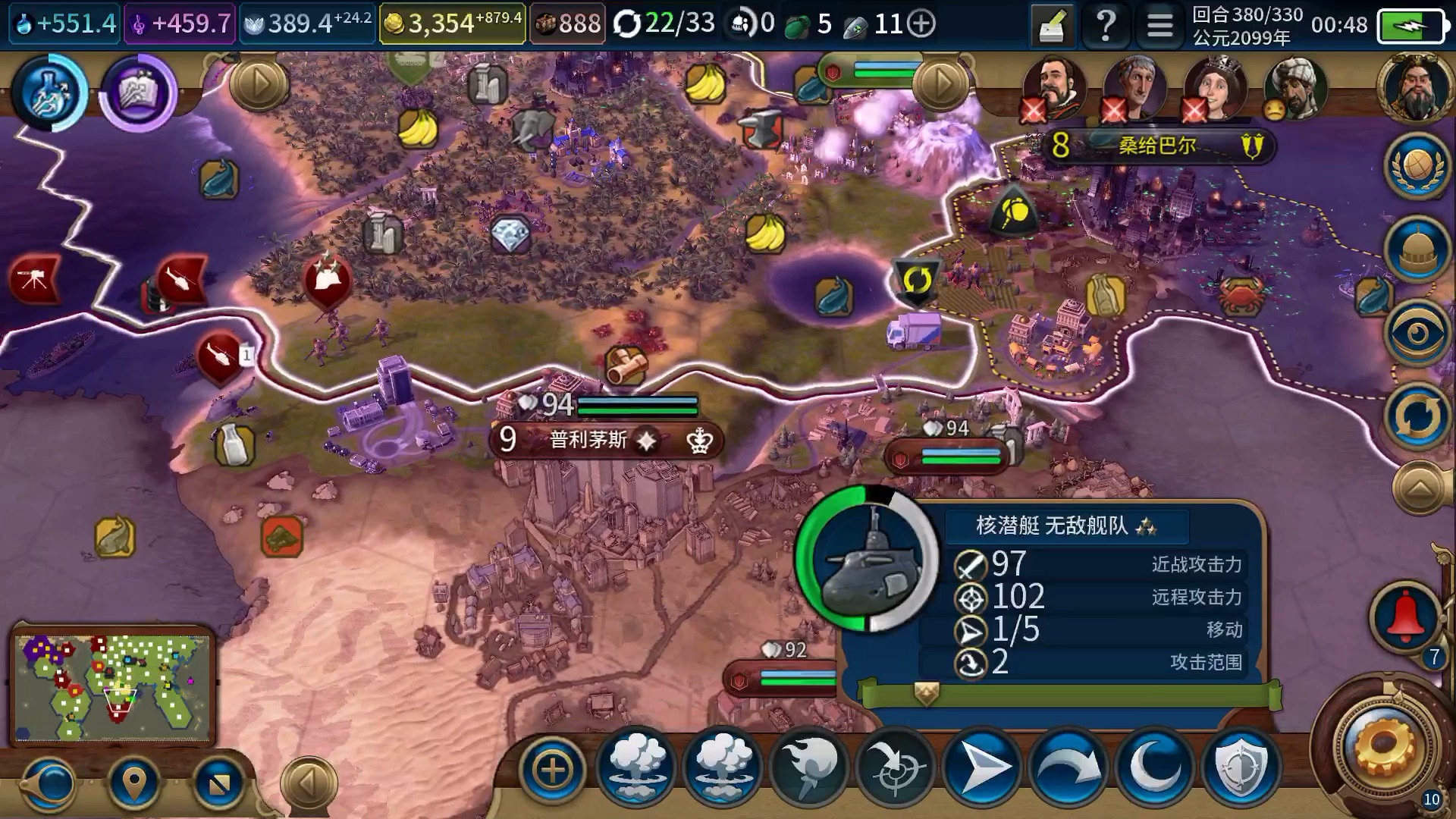Click the gold gear next-action button
This screenshot has height=819, width=1456.
(1385, 747)
